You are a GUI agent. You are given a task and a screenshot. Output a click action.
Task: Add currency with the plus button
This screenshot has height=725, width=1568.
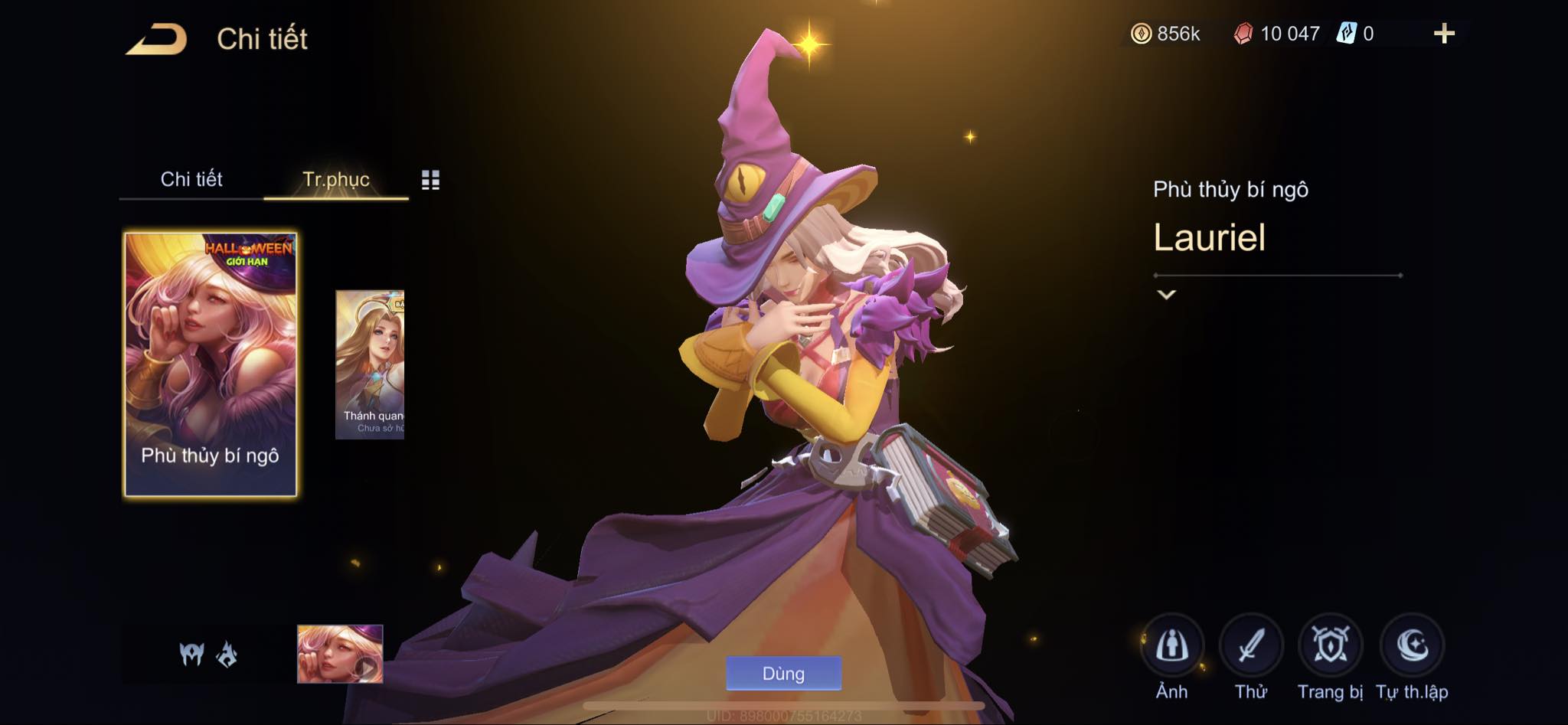tap(1444, 34)
